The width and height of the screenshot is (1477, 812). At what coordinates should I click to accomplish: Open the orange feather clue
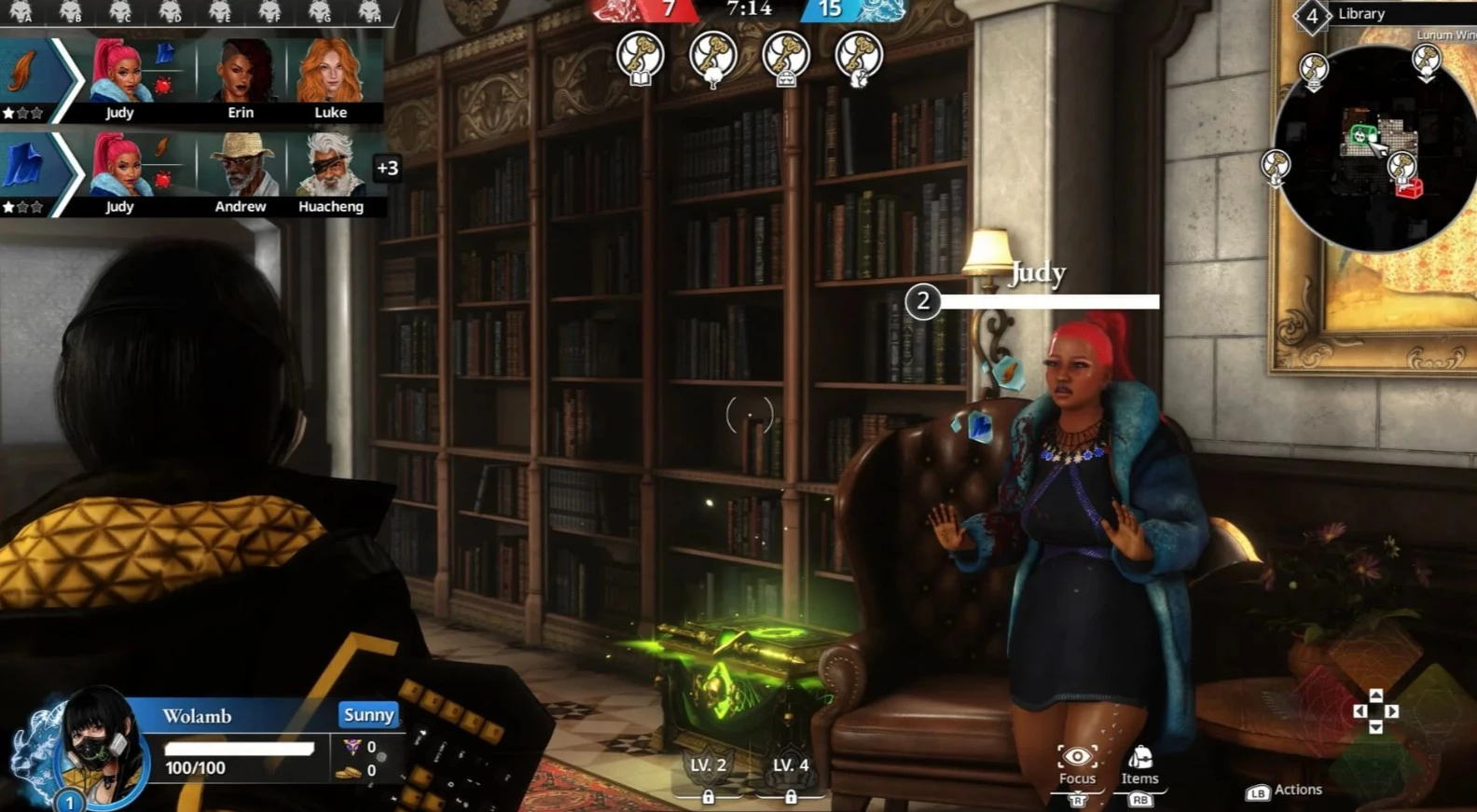25,73
